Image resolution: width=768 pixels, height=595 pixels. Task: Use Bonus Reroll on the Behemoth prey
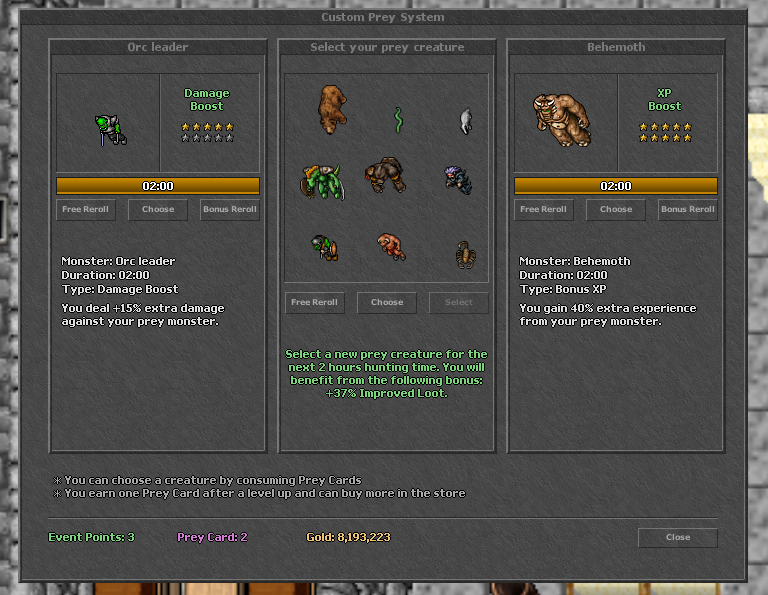pos(688,209)
